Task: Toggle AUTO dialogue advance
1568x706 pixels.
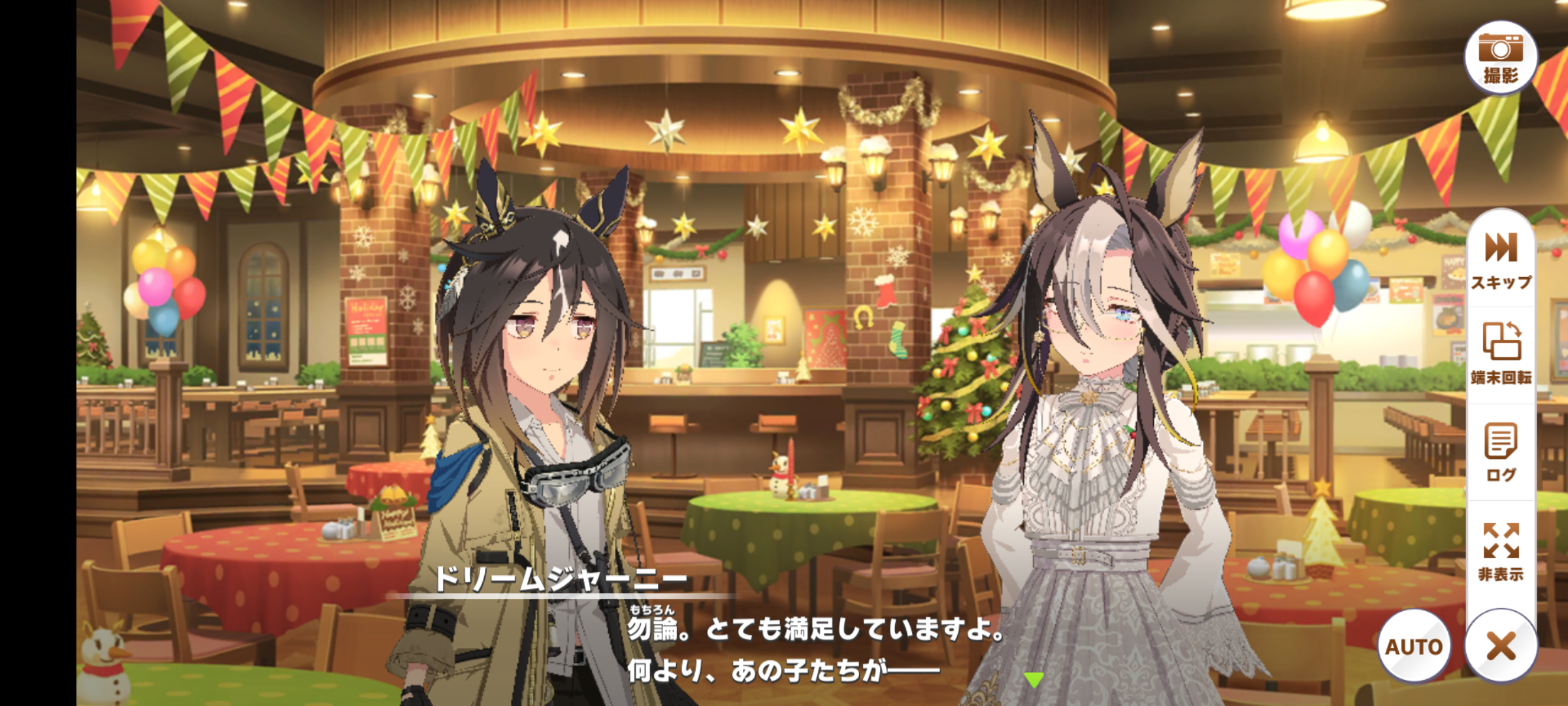Action: [x=1414, y=646]
